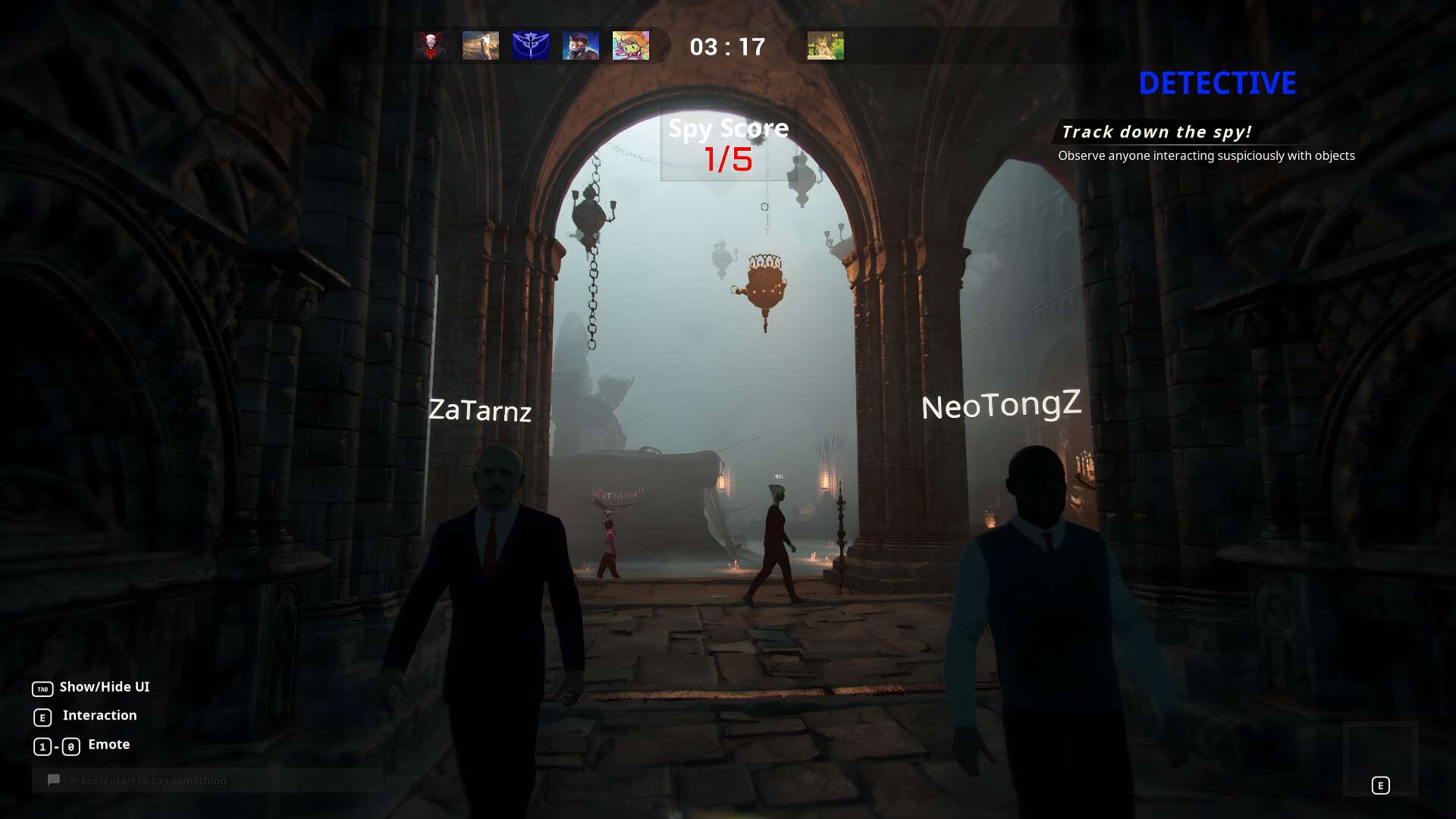Click the Interaction keybind label
The width and height of the screenshot is (1456, 819).
click(99, 716)
